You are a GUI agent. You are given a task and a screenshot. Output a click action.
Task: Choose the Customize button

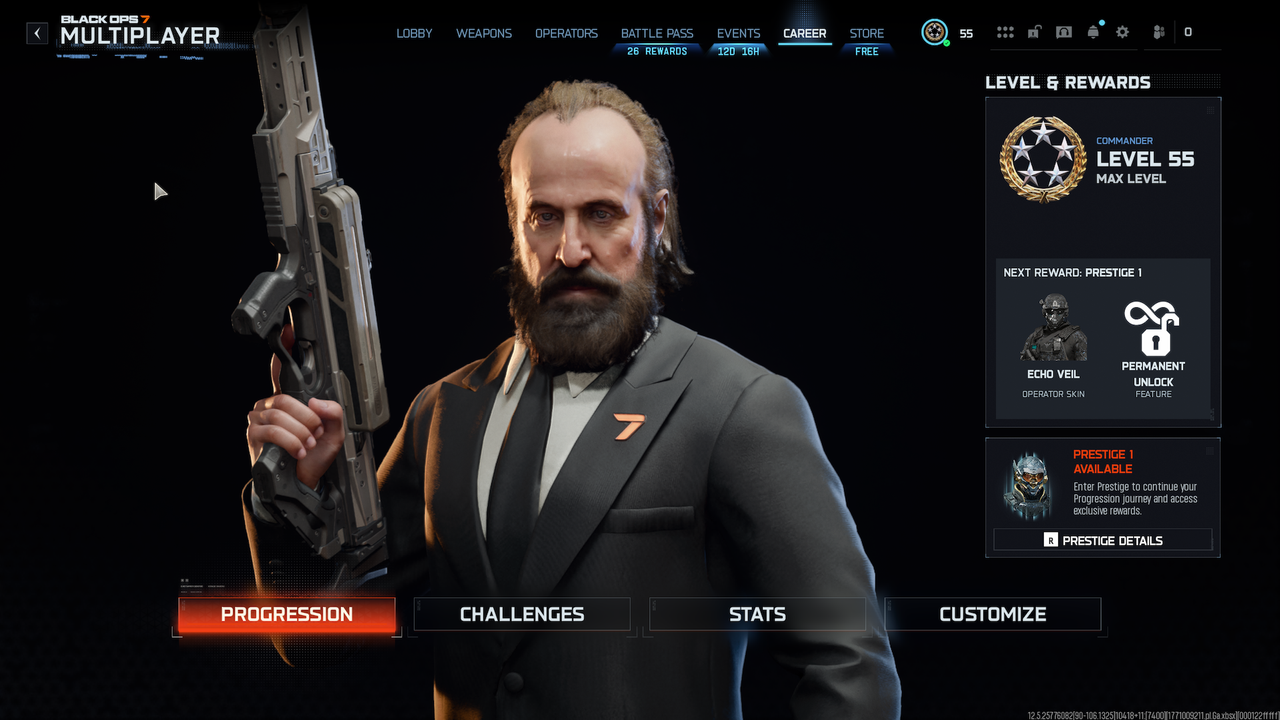[x=993, y=614]
